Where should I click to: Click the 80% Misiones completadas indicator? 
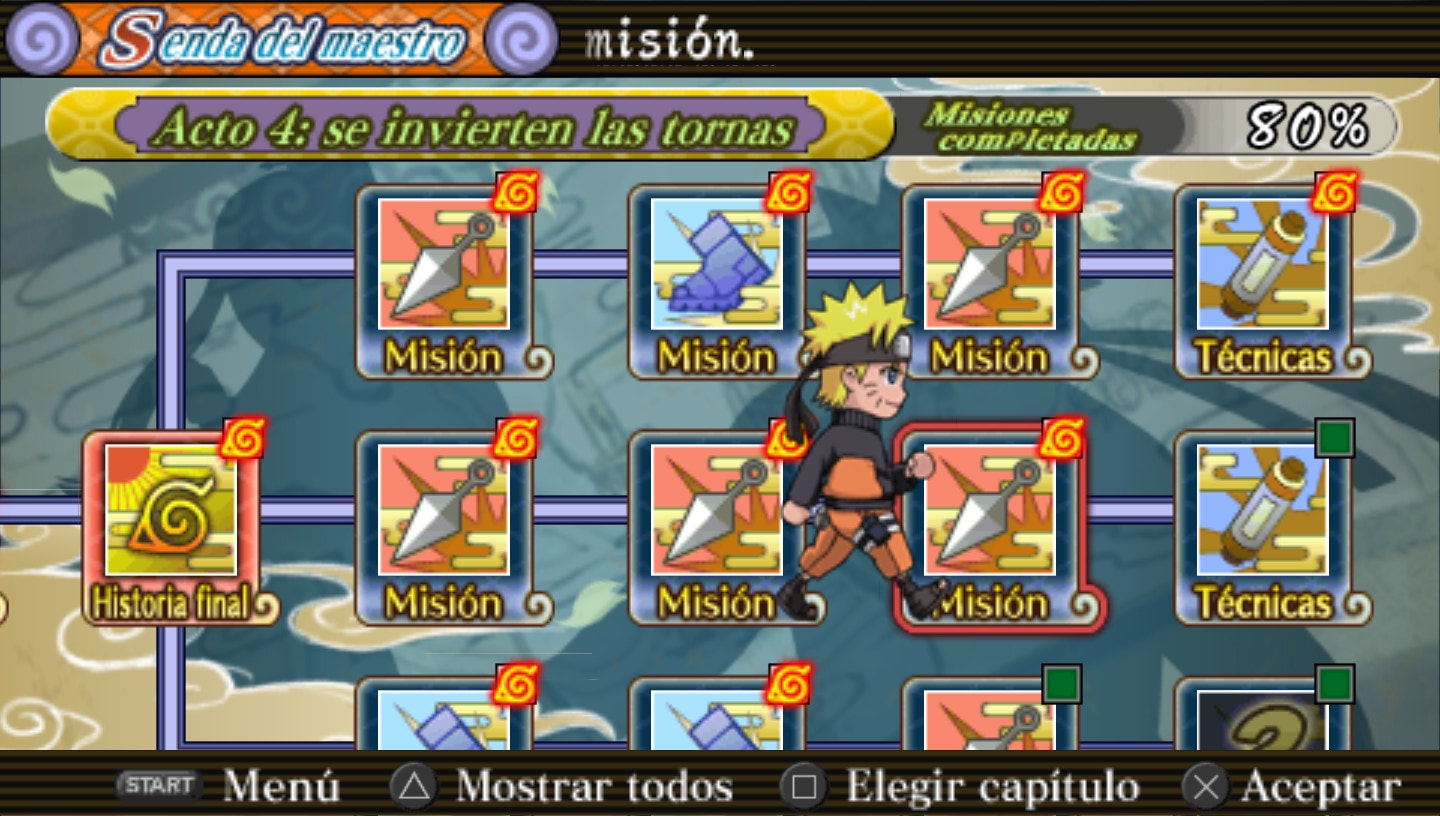1150,125
